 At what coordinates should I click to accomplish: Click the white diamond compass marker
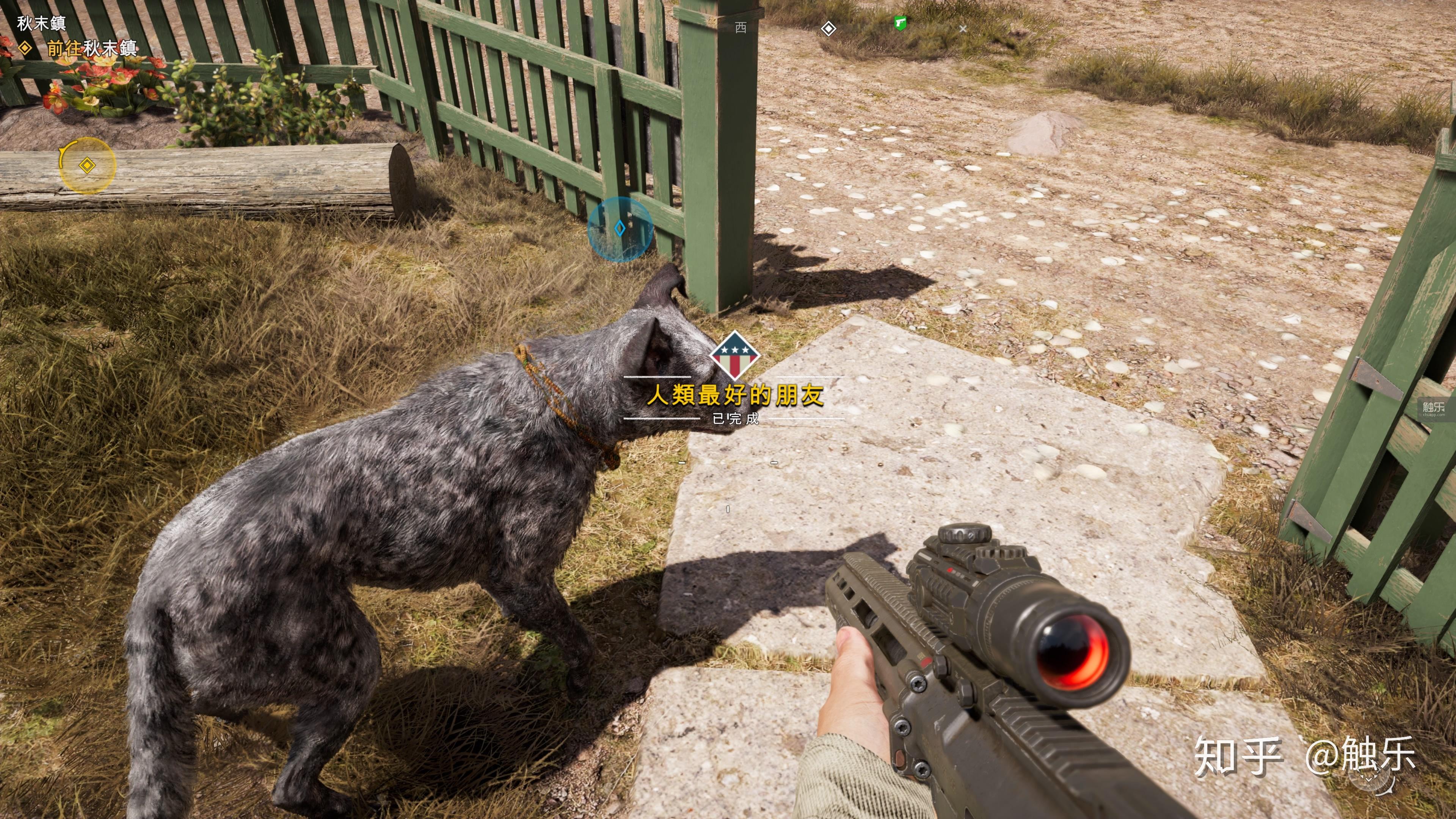(828, 28)
